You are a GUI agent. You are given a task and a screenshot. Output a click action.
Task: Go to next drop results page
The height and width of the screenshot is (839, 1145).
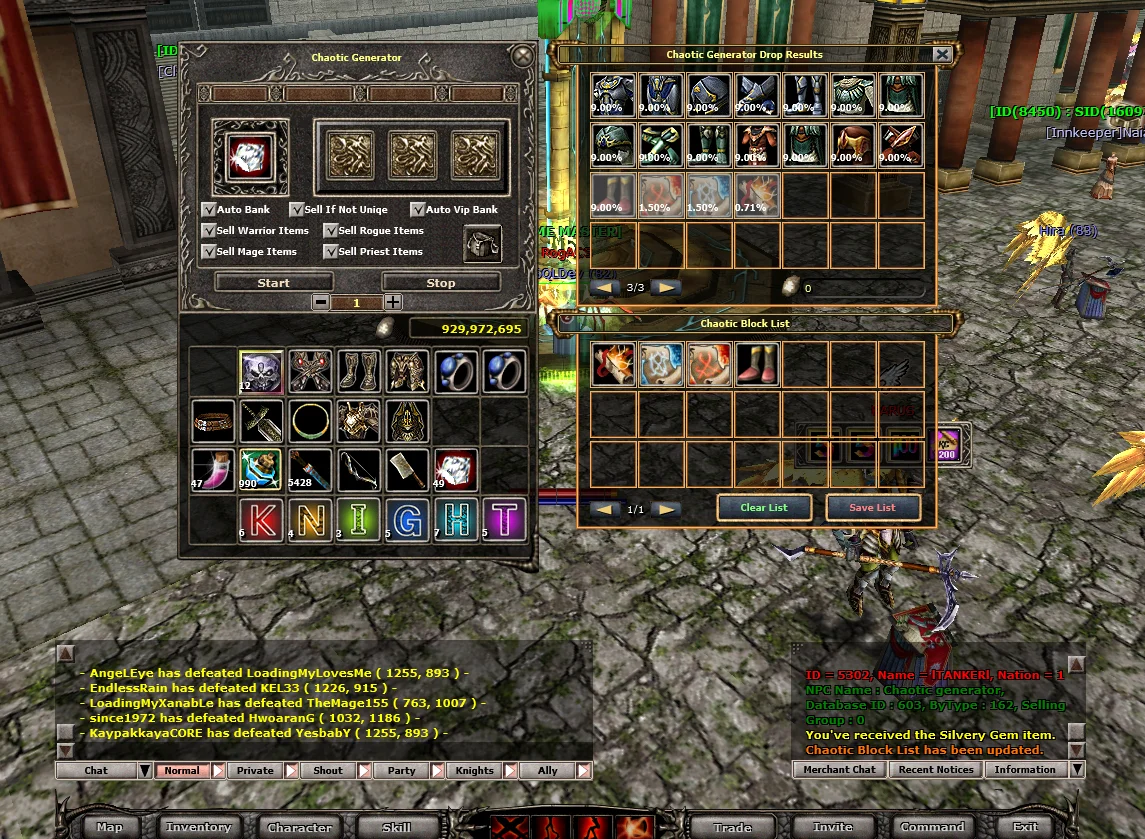665,288
